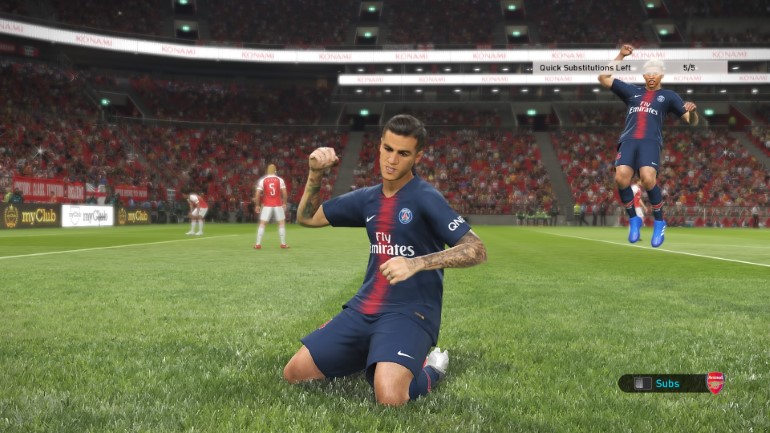Open the Subs quick substitution panel
Screen dimensions: 770x433
(666, 383)
